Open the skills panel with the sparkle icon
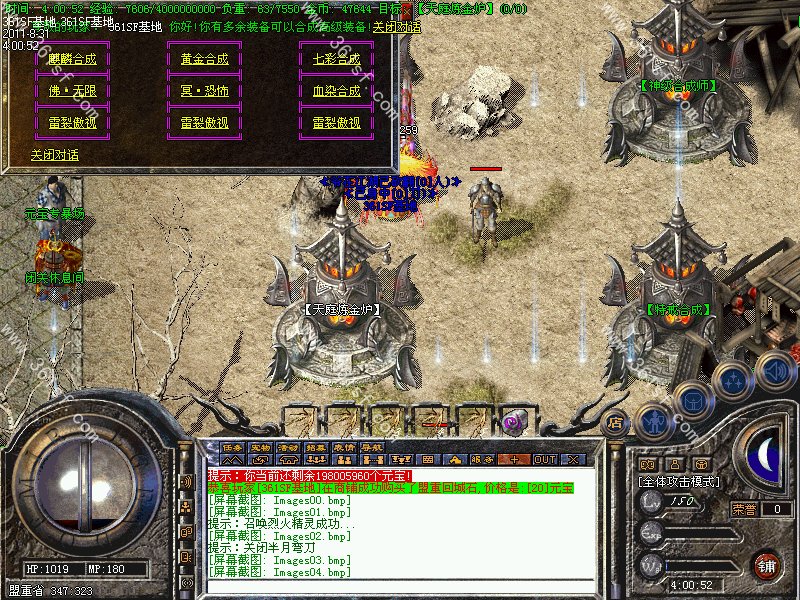The width and height of the screenshot is (800, 600). pos(734,381)
